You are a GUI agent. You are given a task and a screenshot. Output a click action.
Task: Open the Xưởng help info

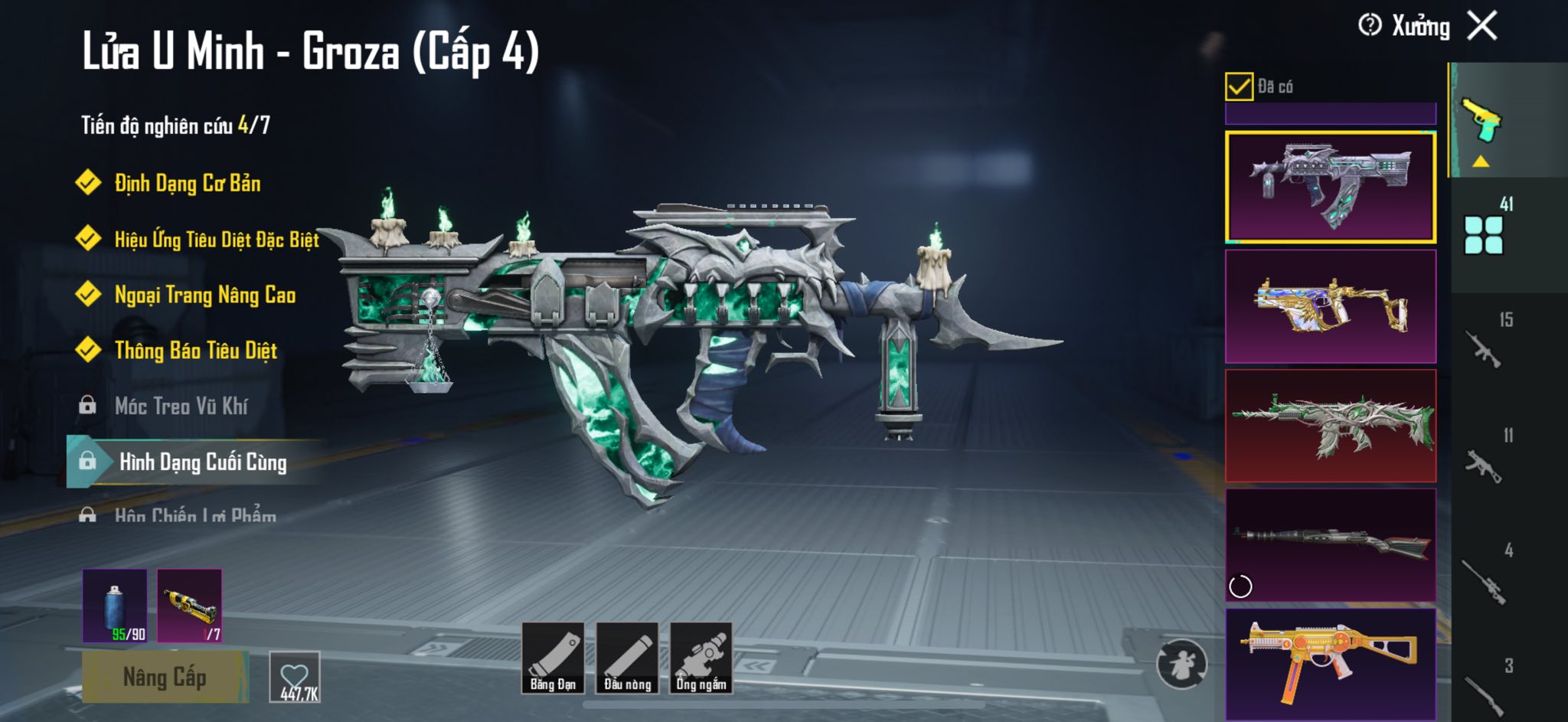tap(1370, 25)
